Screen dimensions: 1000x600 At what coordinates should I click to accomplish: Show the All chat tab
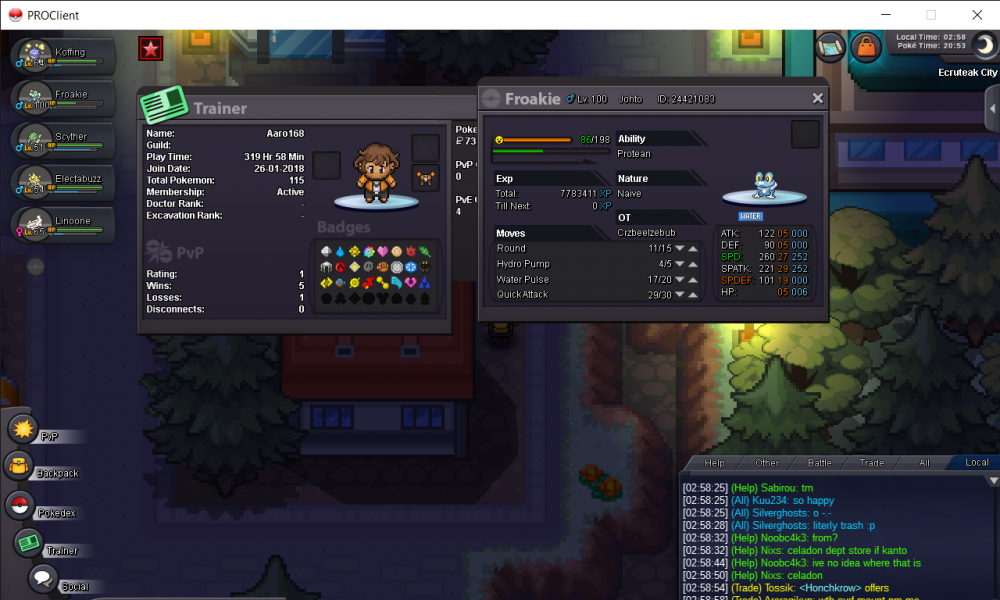point(924,463)
